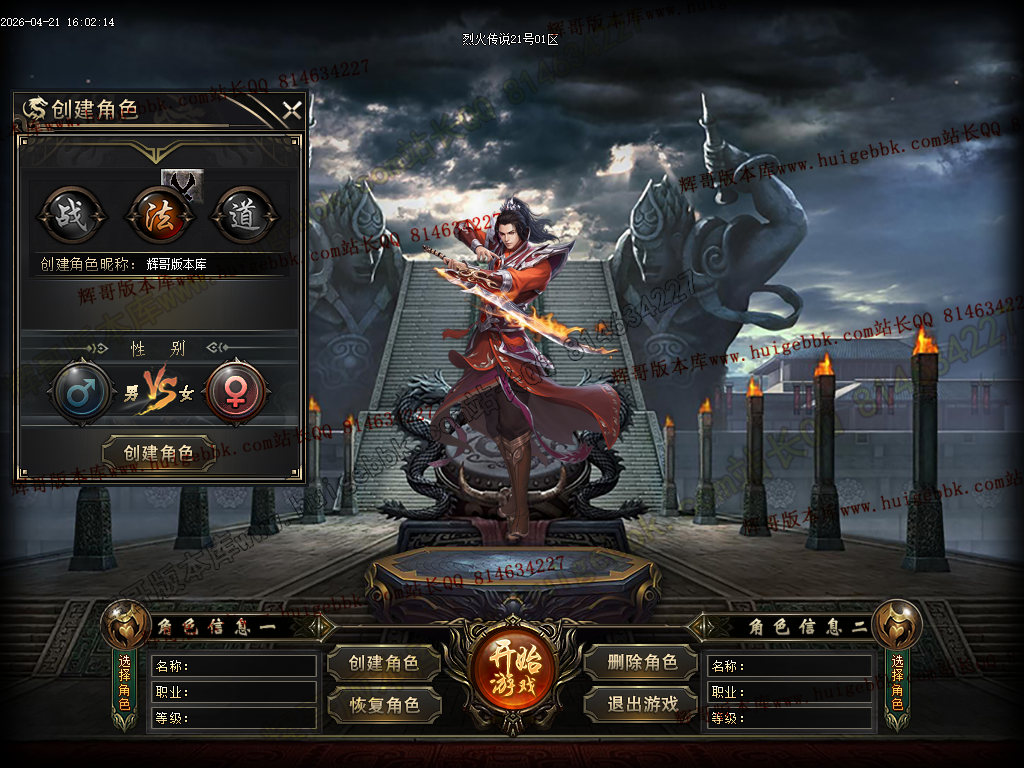1024x768 pixels.
Task: Click the 删除角色 delete button
Action: (641, 662)
